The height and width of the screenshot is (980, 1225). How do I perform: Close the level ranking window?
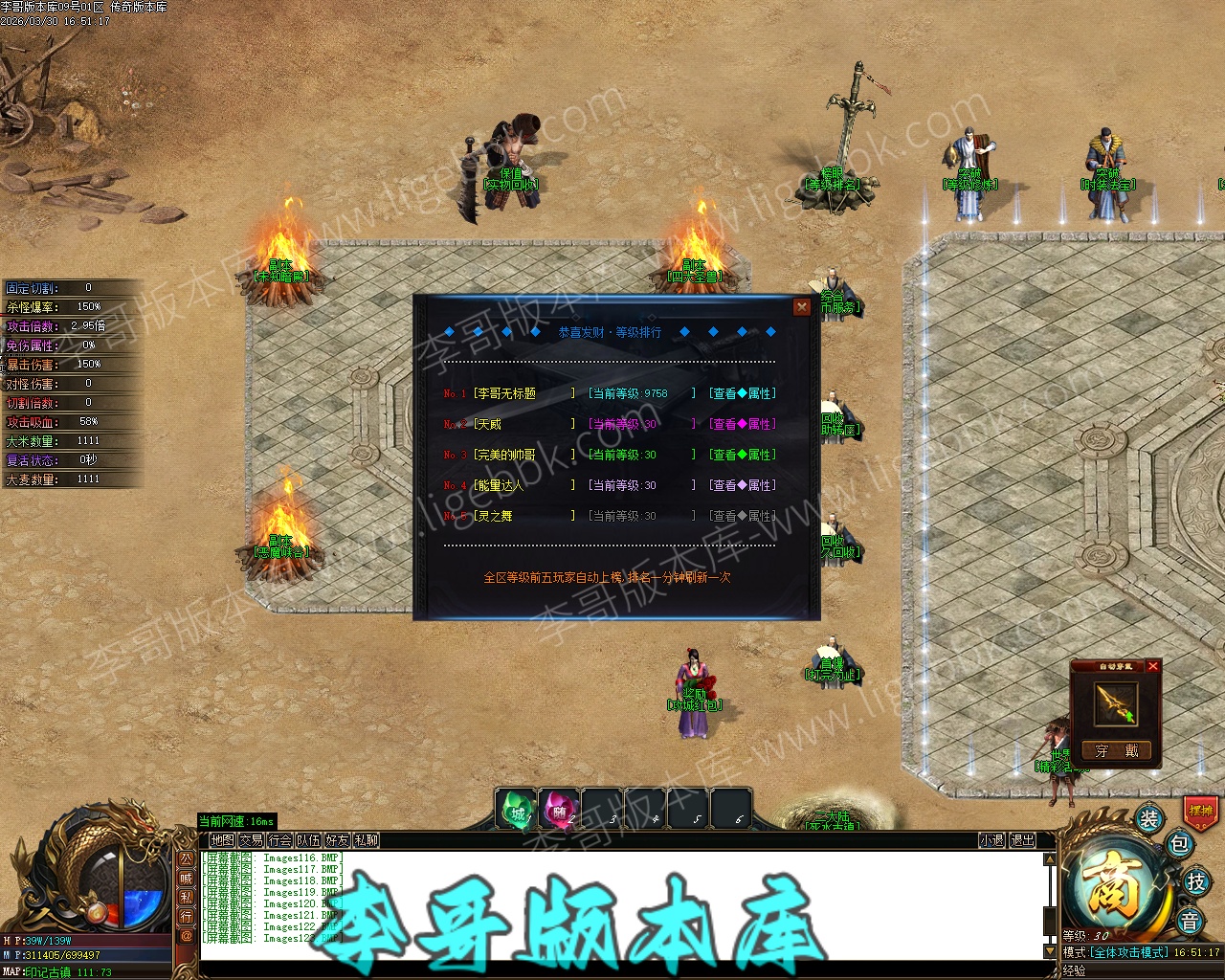point(802,307)
